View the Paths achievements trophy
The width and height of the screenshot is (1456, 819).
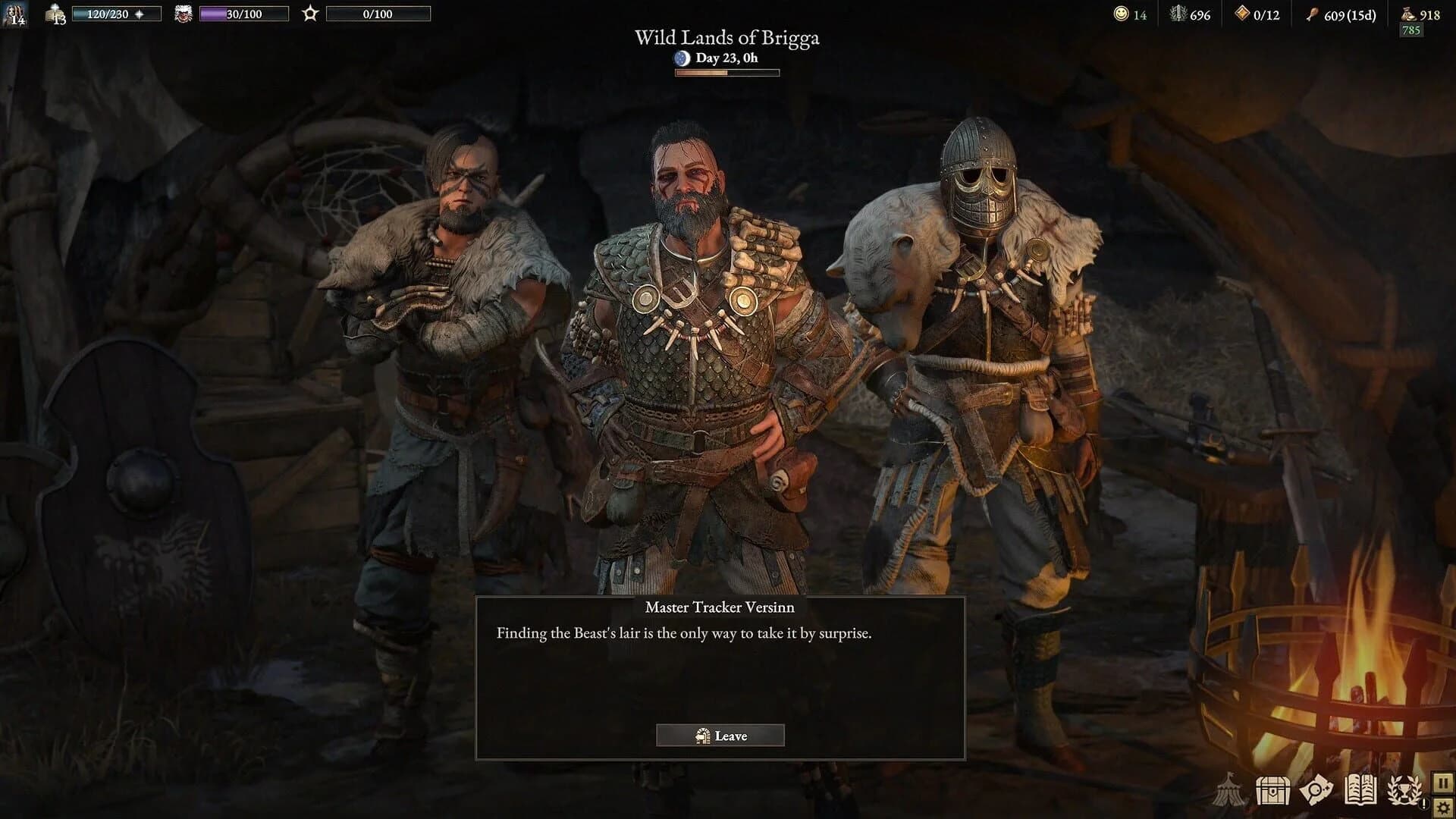[x=1404, y=791]
